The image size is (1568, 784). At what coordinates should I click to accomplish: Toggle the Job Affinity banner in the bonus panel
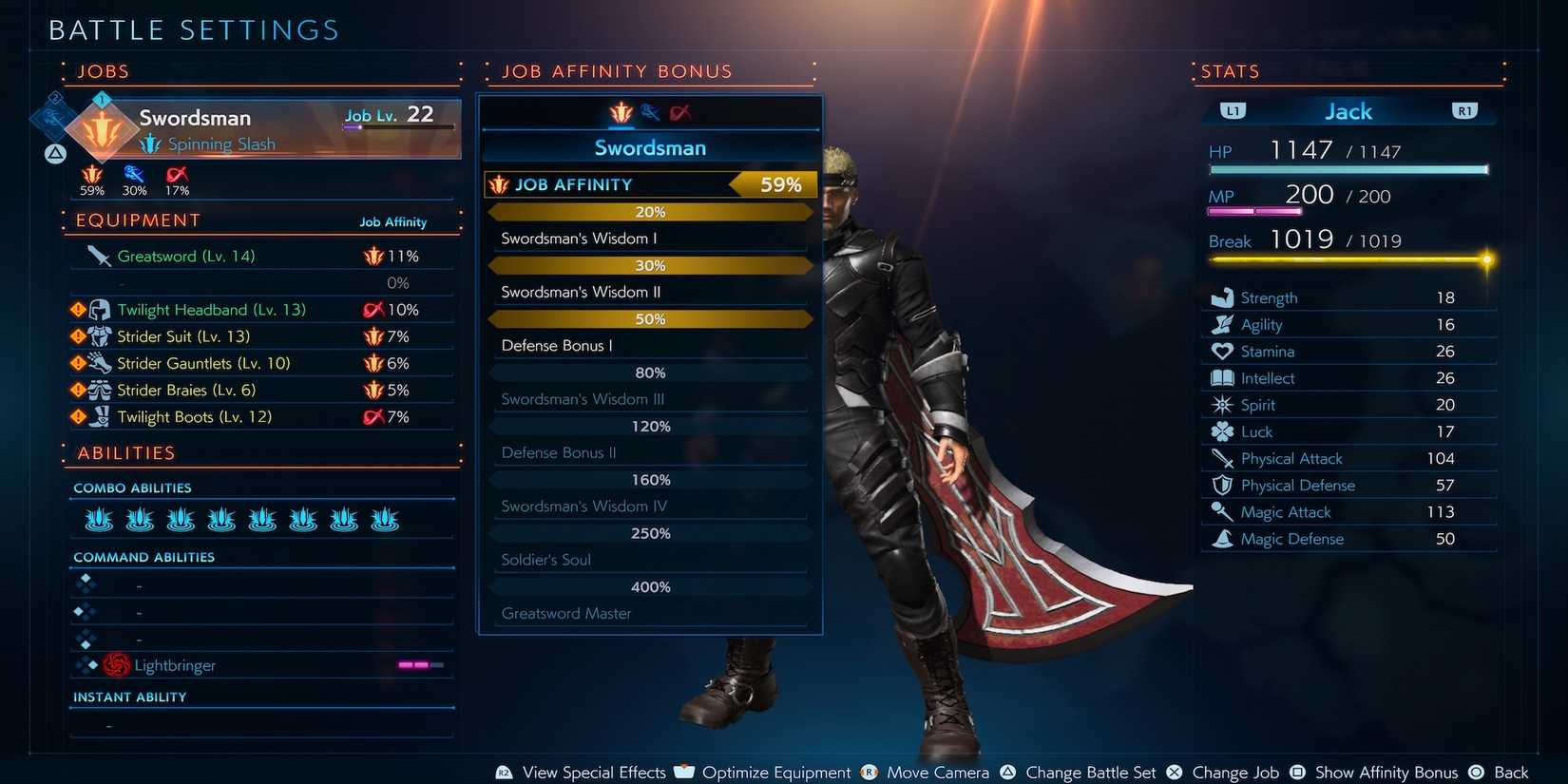point(650,183)
